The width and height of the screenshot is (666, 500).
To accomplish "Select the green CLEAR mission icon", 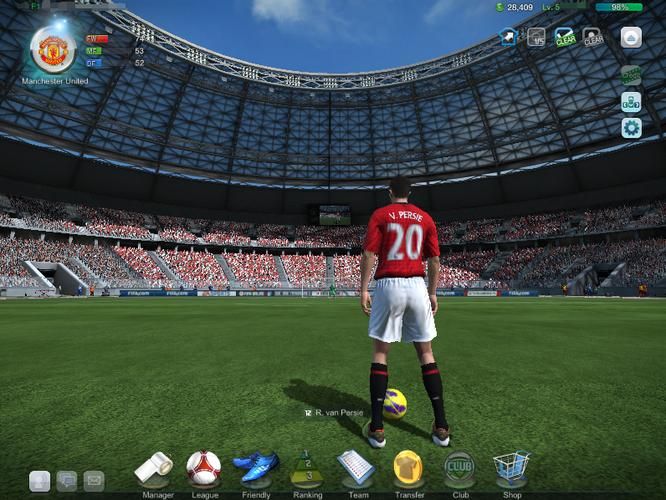I will point(565,37).
